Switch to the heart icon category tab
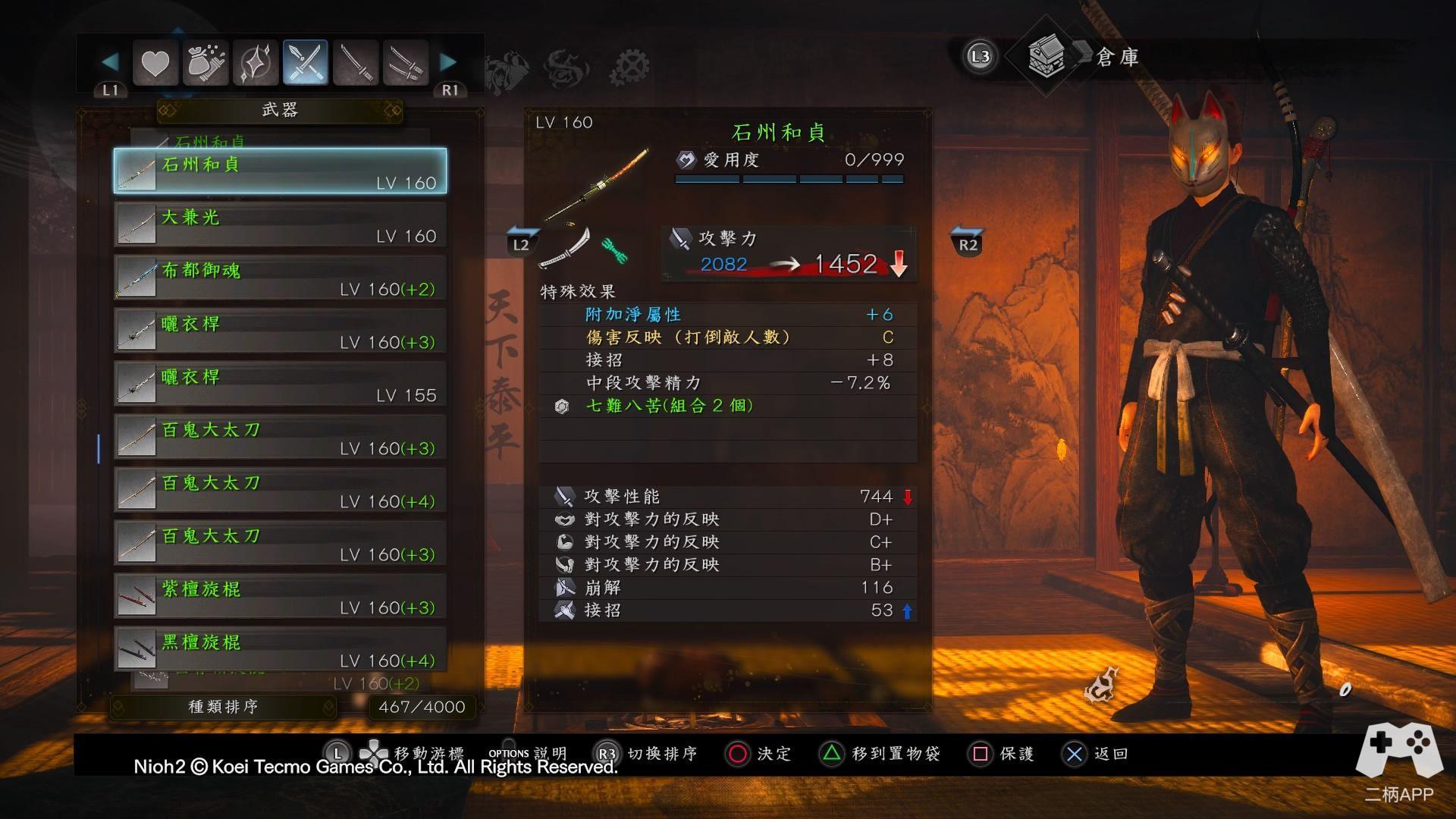The width and height of the screenshot is (1456, 819). tap(155, 63)
